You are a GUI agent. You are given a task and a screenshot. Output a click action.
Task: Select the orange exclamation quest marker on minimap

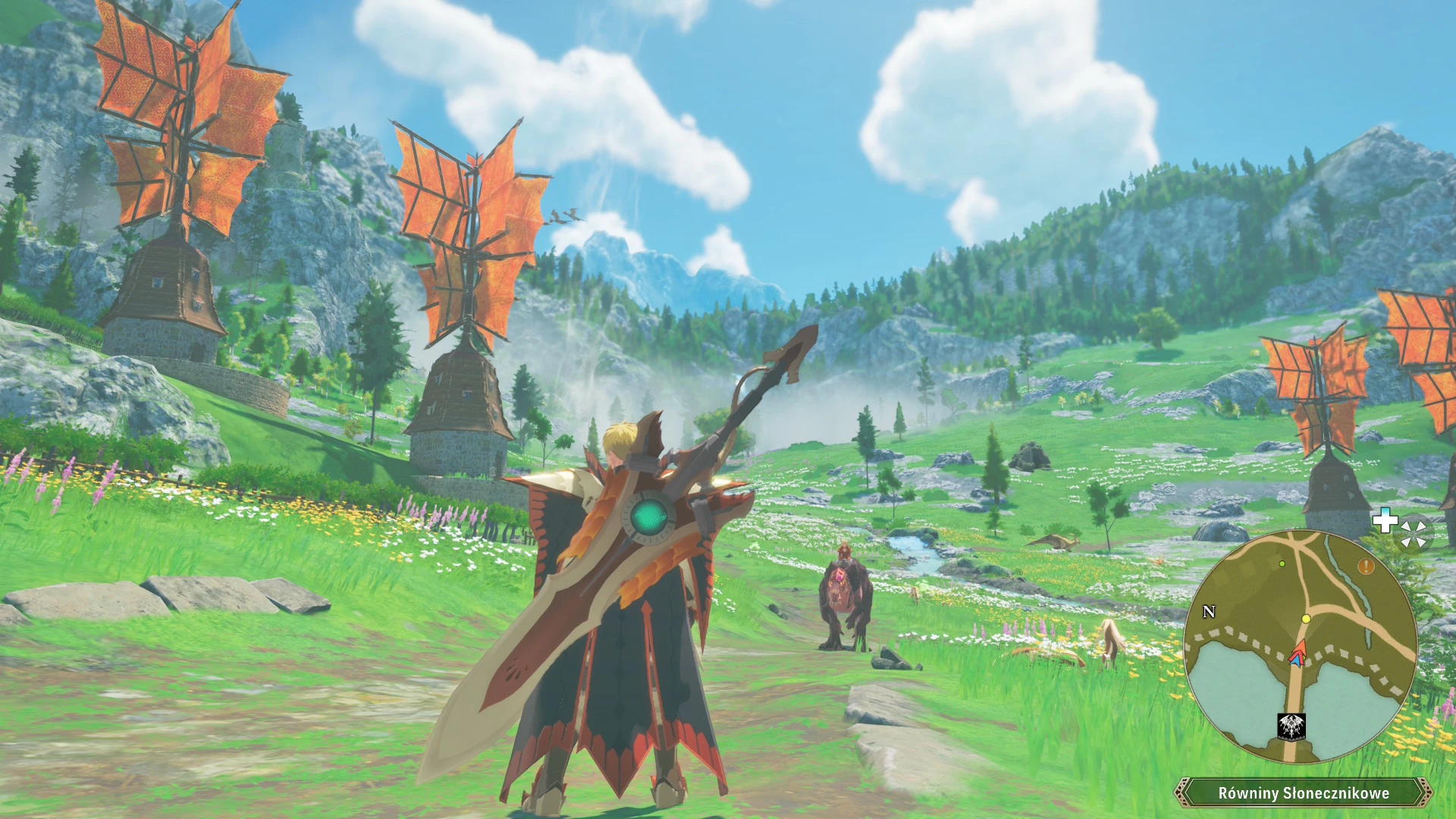click(1366, 566)
